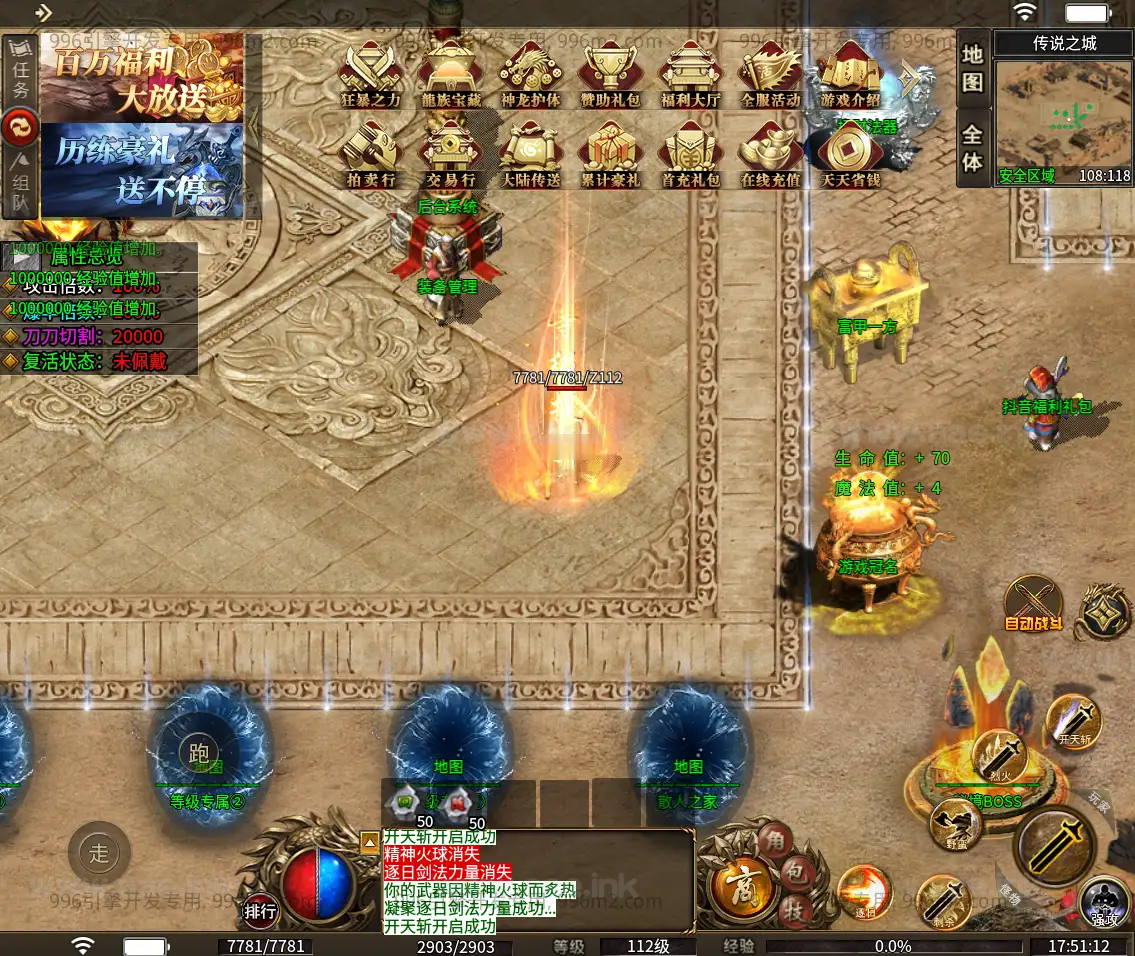
Task: Activate the 开天斩 skill
Action: pos(1075,720)
